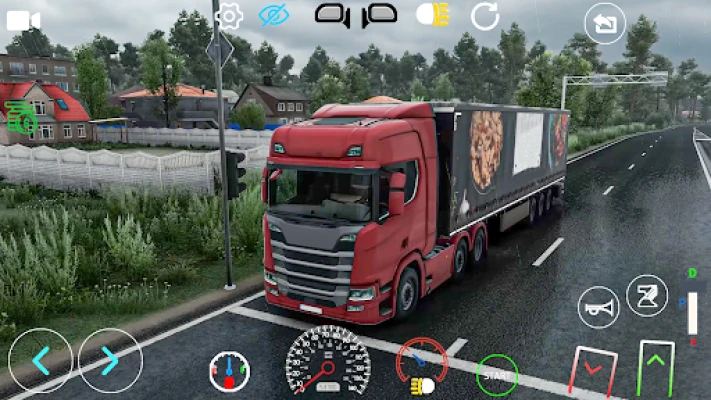Open the green coin stack icon

[x=20, y=118]
